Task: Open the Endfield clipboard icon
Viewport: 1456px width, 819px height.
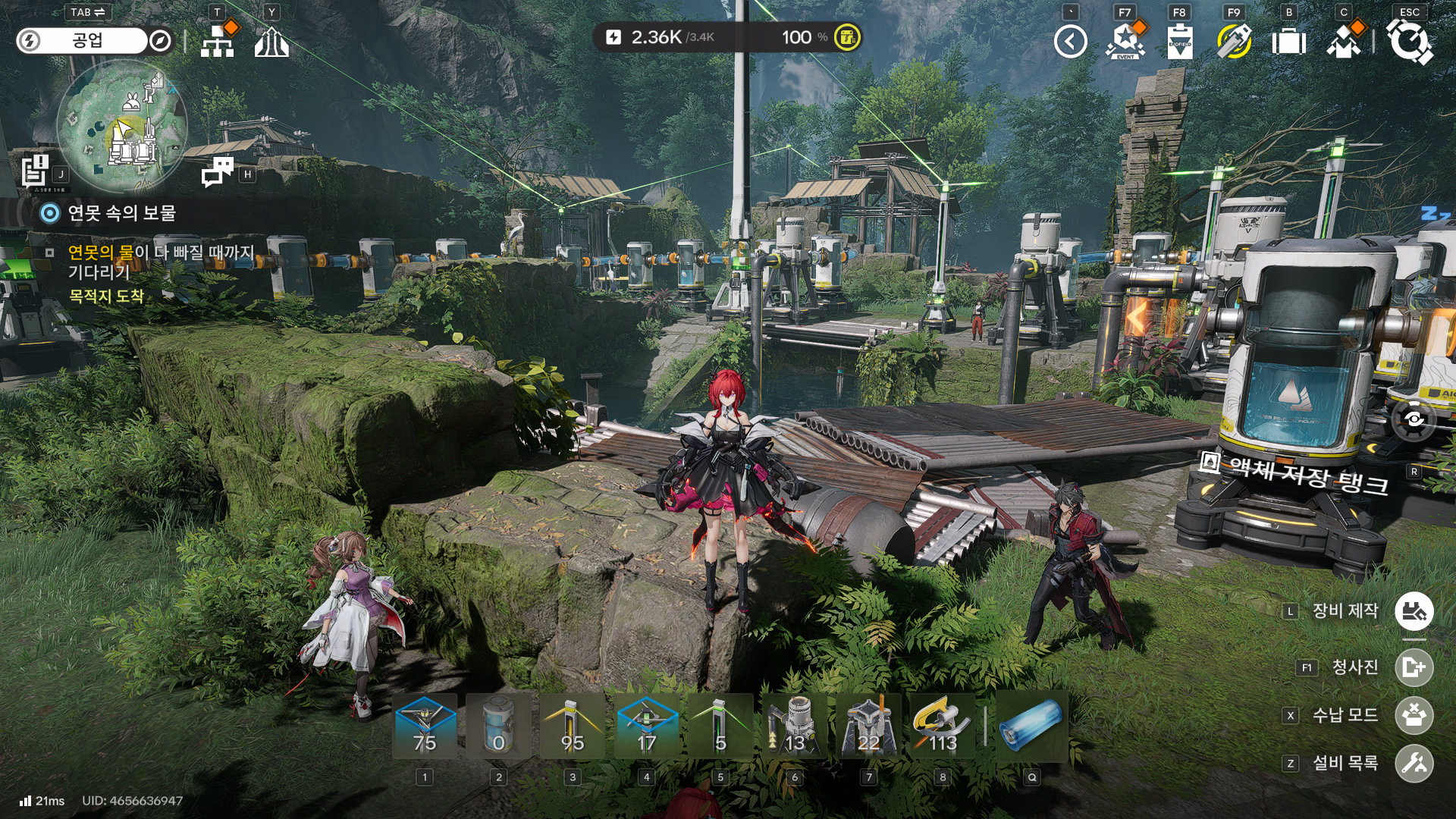Action: [1179, 41]
